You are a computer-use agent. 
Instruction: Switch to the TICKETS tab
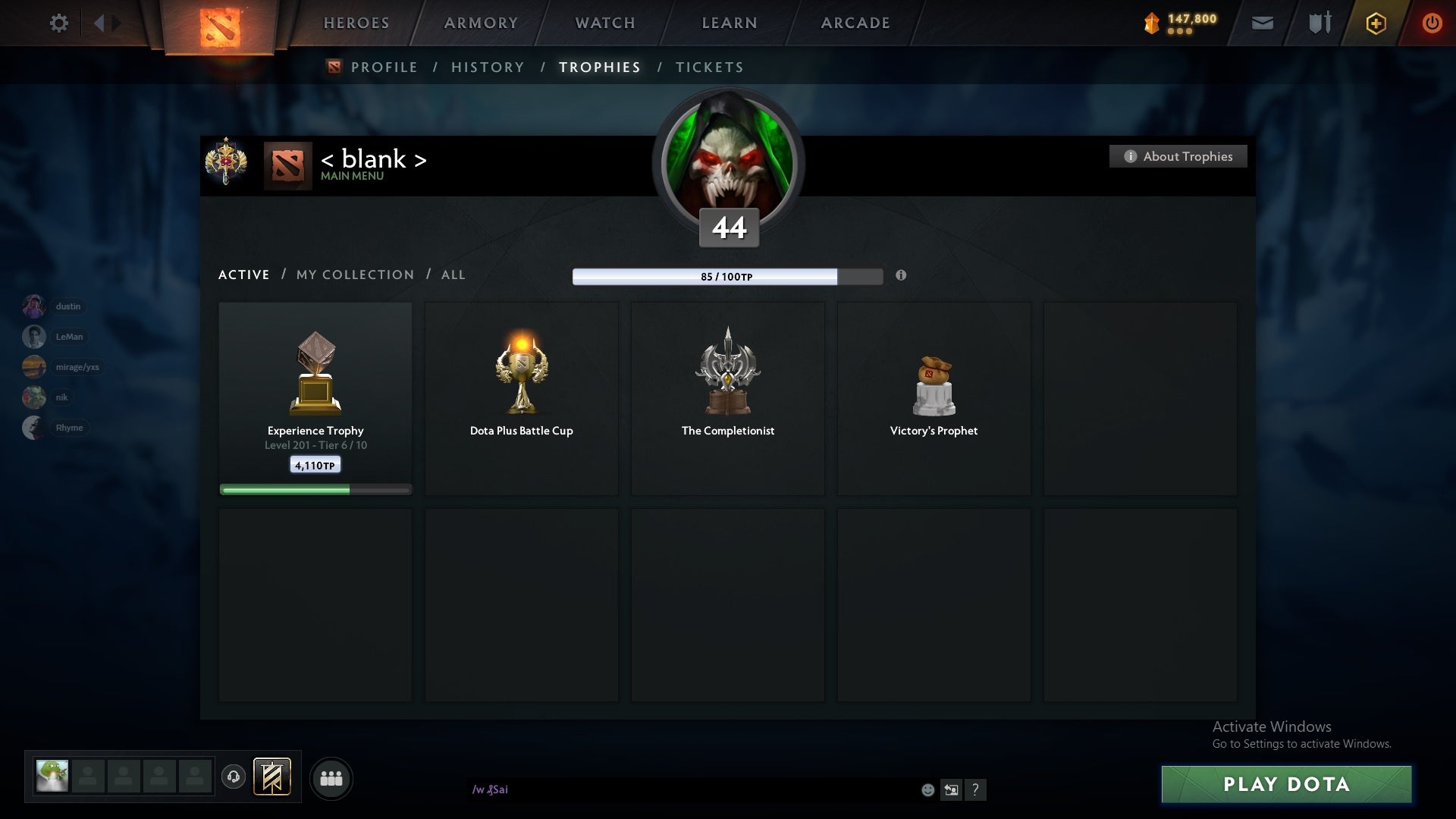[708, 67]
